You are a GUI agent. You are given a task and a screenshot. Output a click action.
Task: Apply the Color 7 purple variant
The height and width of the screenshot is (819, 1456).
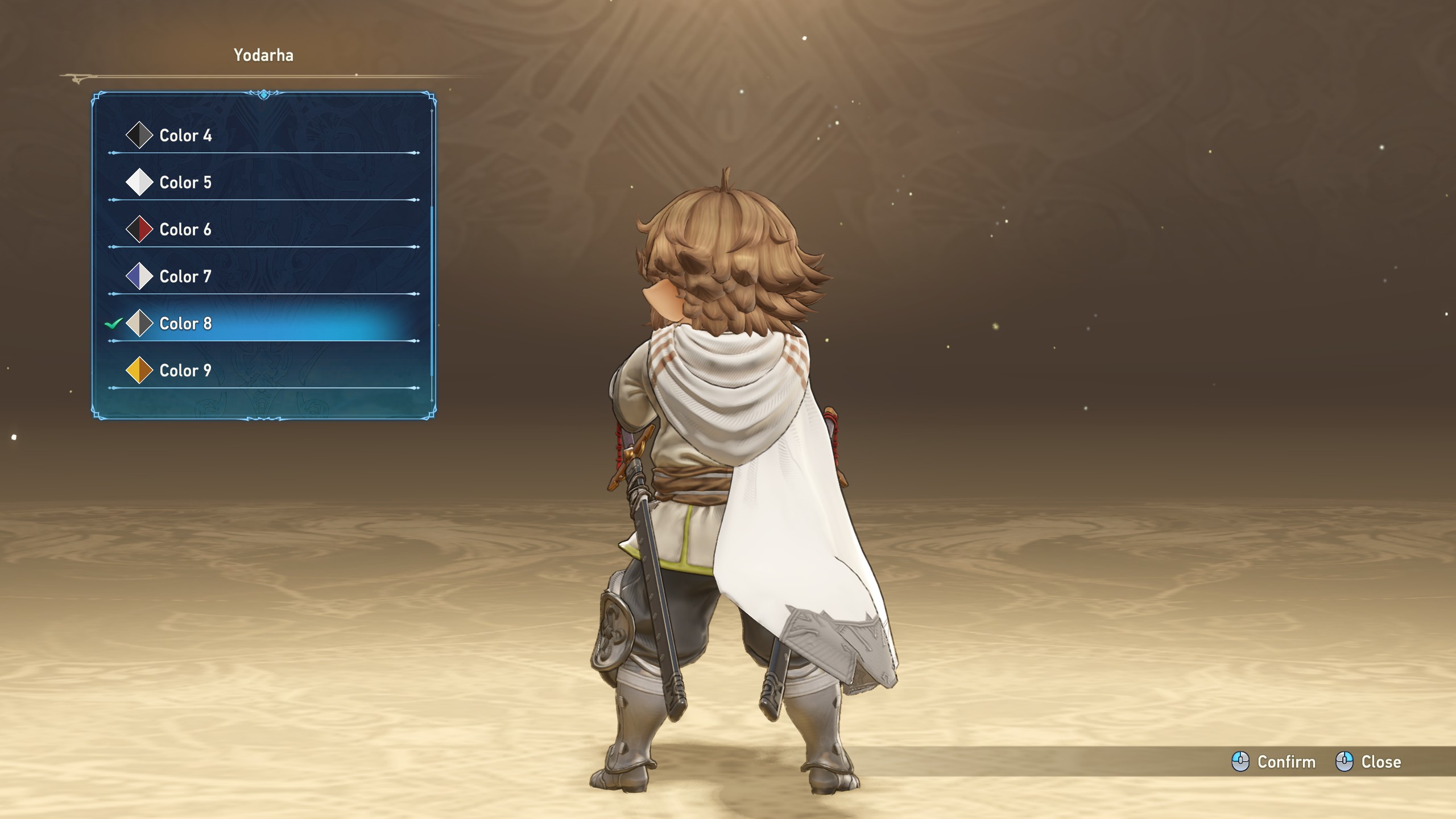click(185, 277)
